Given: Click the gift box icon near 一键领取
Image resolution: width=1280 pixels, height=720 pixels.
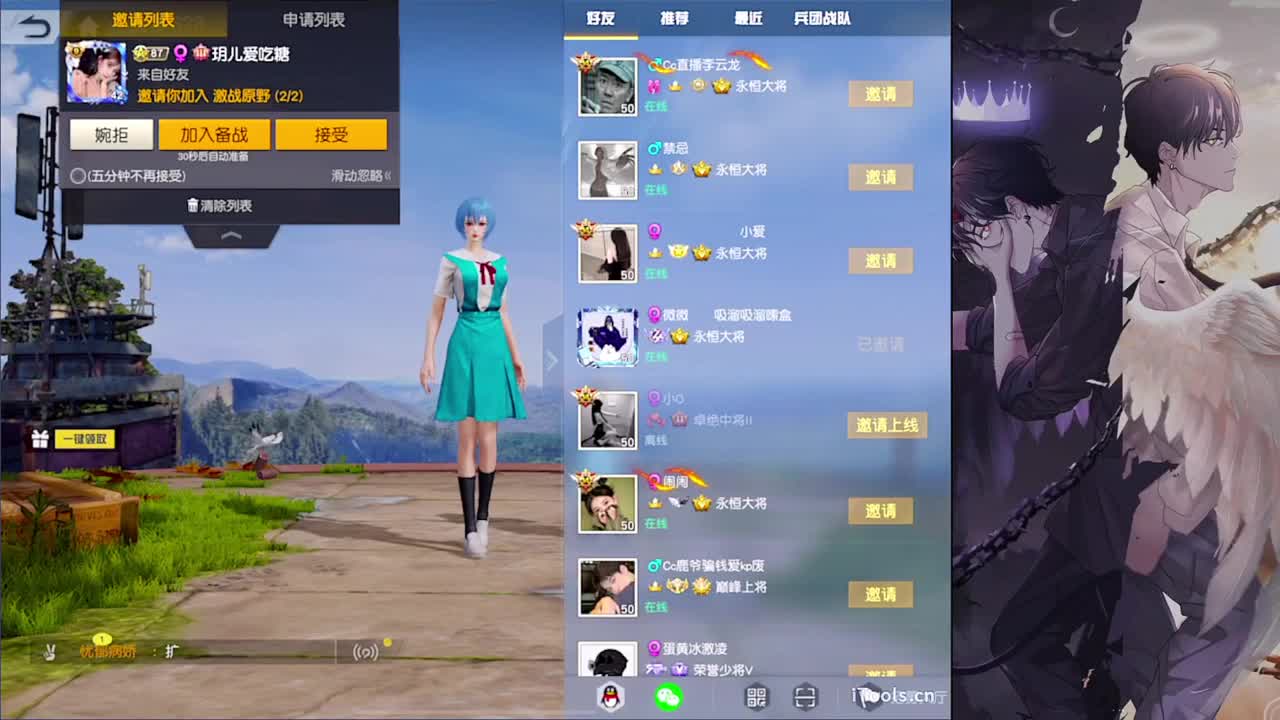Looking at the screenshot, I should click(x=39, y=438).
